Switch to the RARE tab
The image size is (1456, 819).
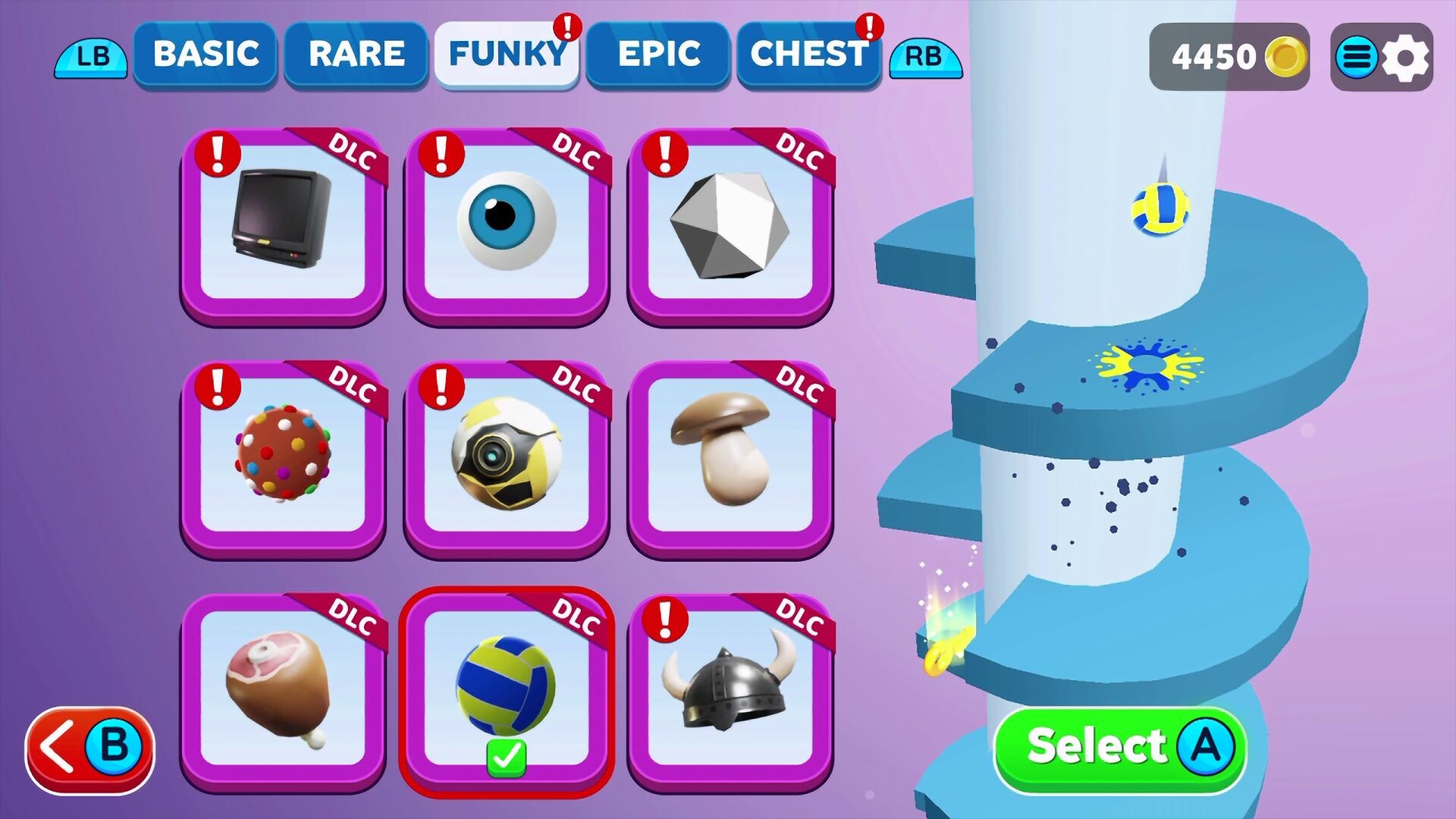click(355, 53)
